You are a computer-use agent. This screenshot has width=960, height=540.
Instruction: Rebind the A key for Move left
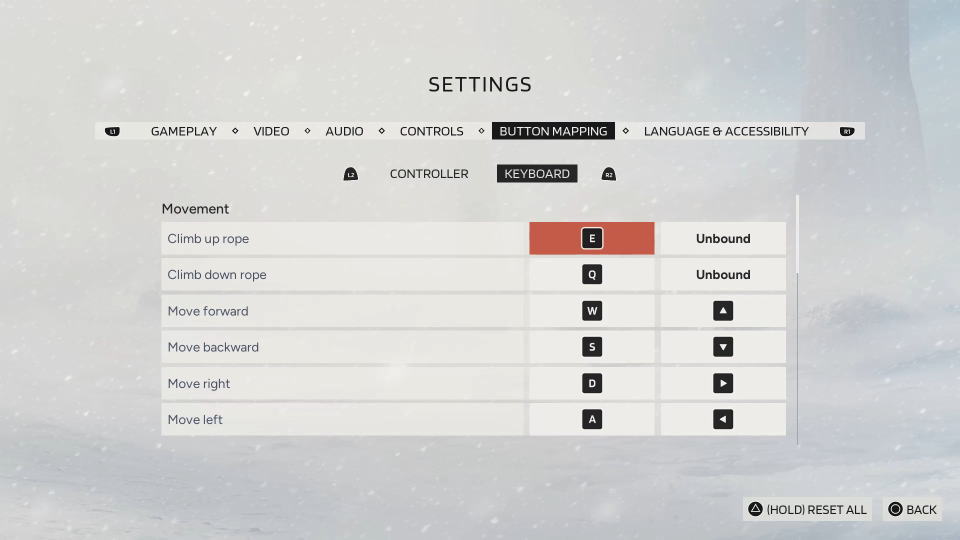click(x=592, y=420)
